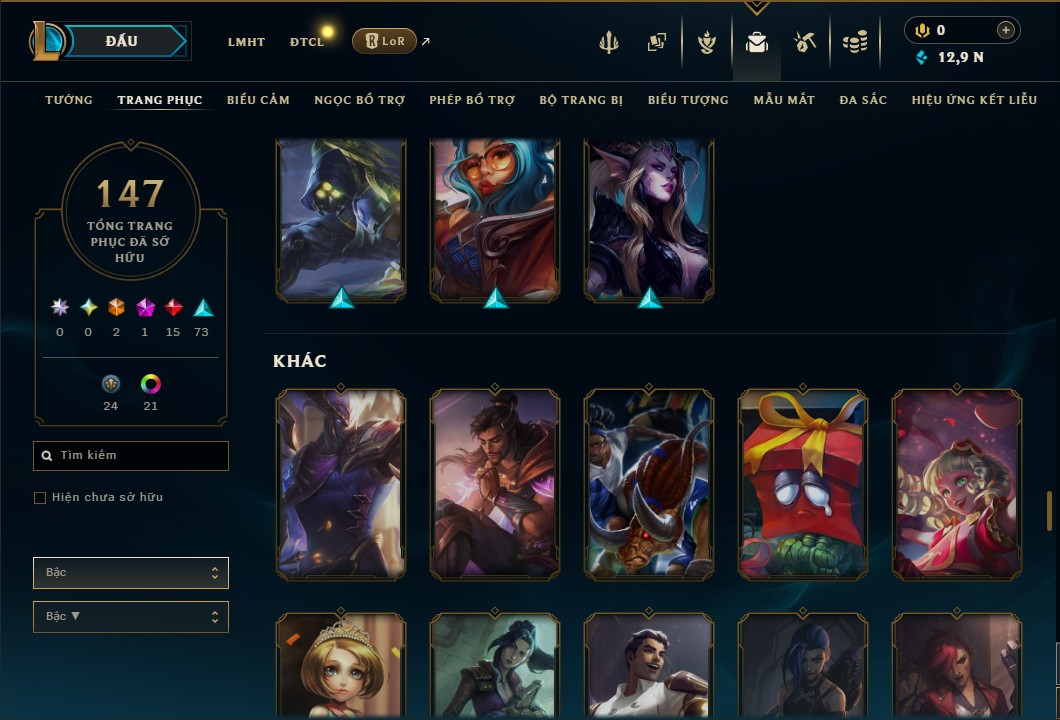Click the Tìm kiếm search field

click(x=131, y=456)
